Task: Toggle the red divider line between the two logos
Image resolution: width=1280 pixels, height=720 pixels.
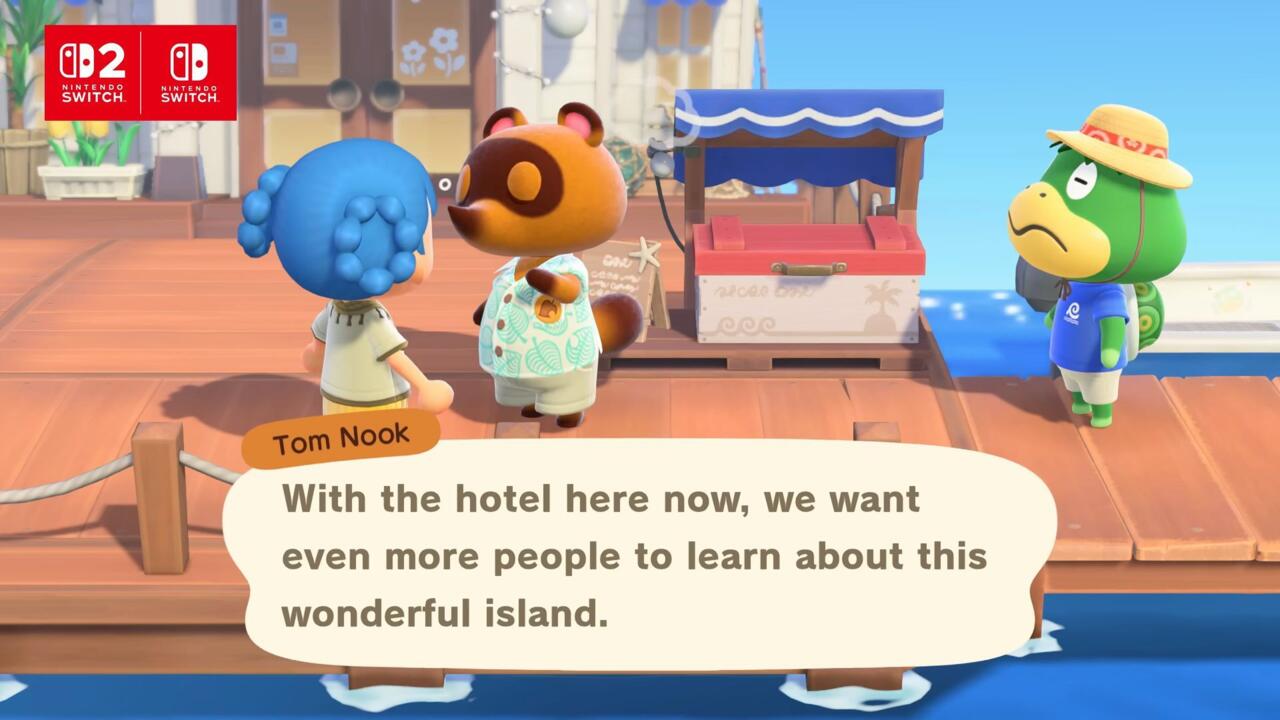Action: (x=141, y=62)
